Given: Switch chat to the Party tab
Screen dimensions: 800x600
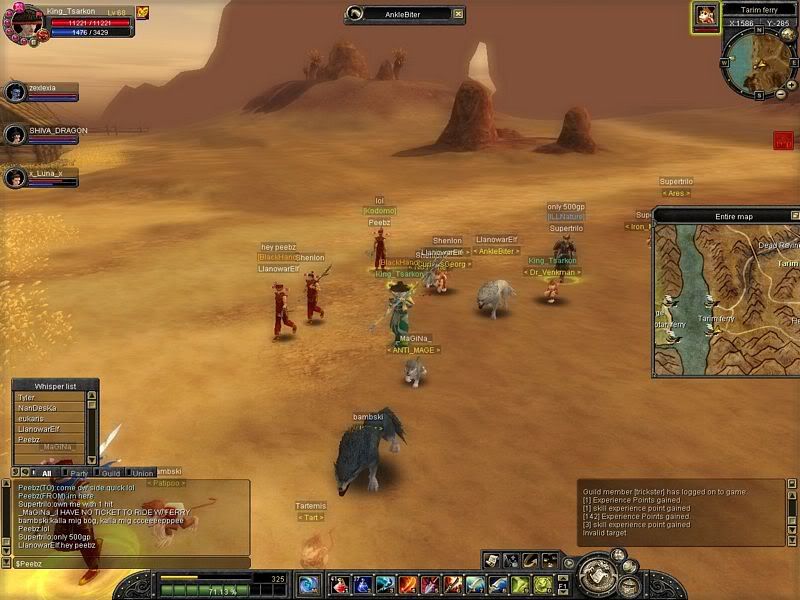Looking at the screenshot, I should click(77, 473).
